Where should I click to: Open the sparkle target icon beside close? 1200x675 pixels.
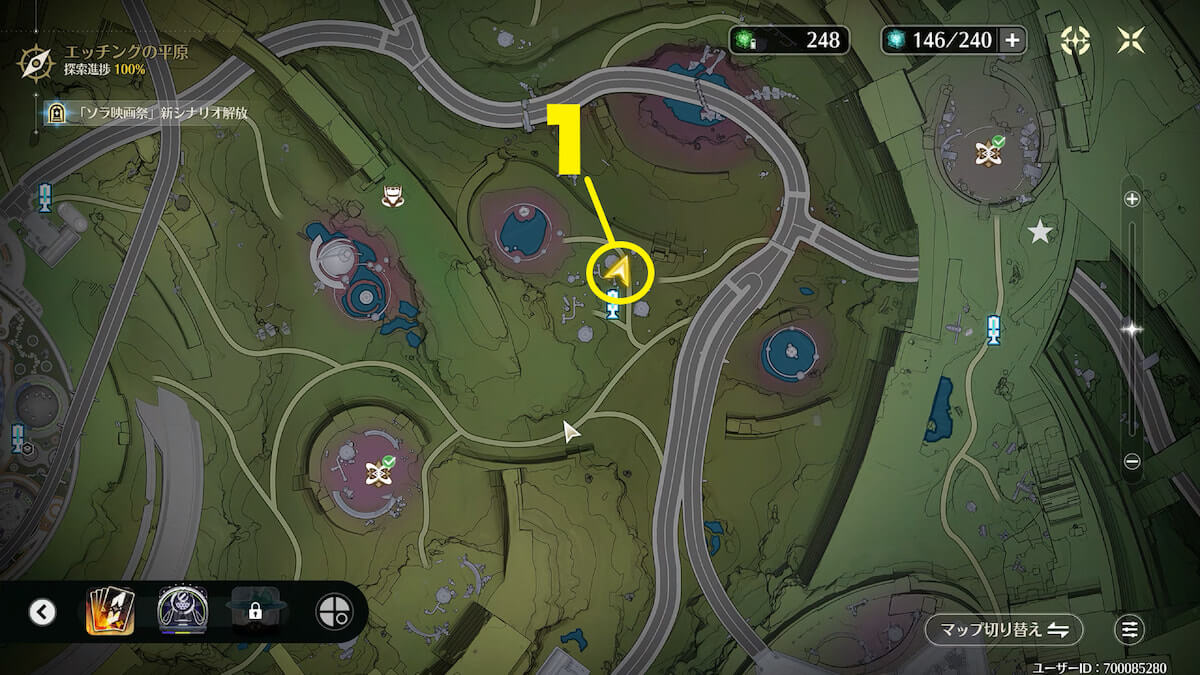coord(1076,40)
